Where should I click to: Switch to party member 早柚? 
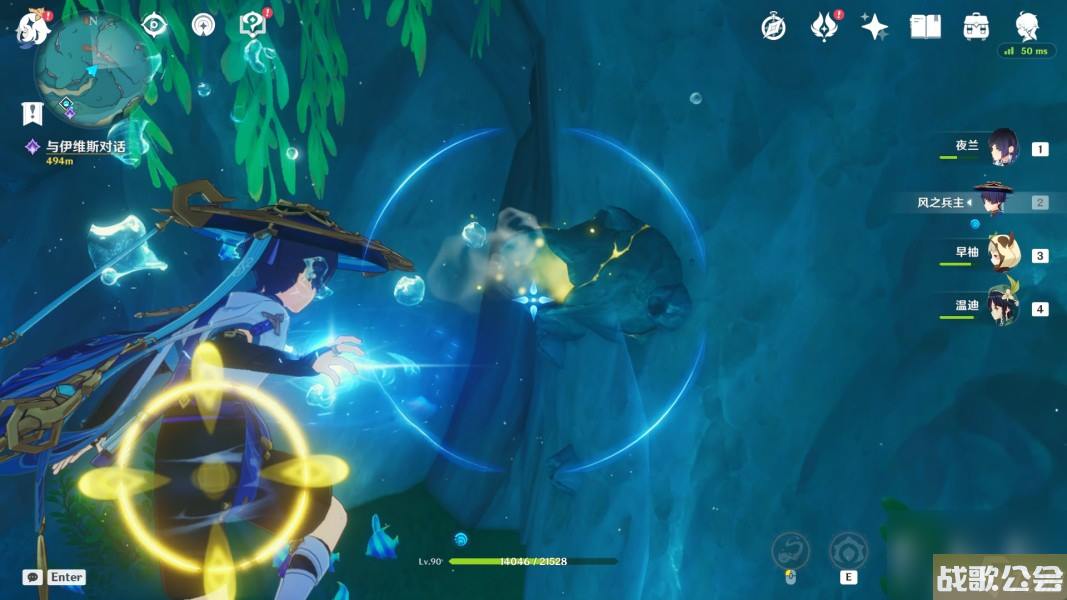[x=1001, y=255]
